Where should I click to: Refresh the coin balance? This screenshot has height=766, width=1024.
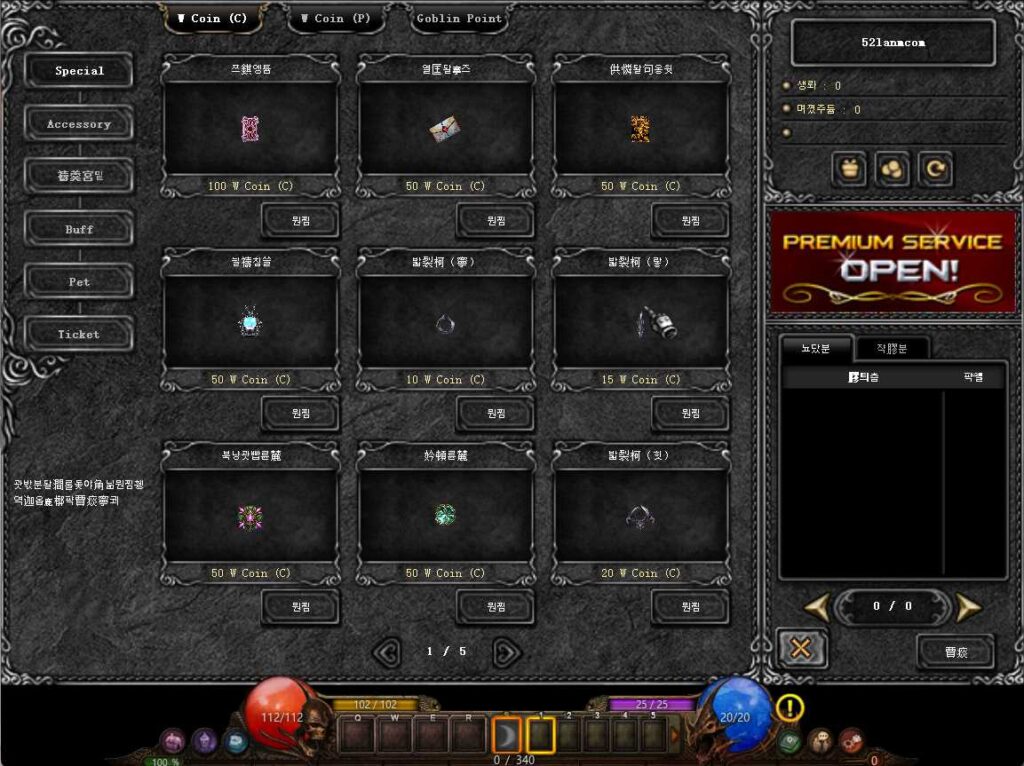935,170
